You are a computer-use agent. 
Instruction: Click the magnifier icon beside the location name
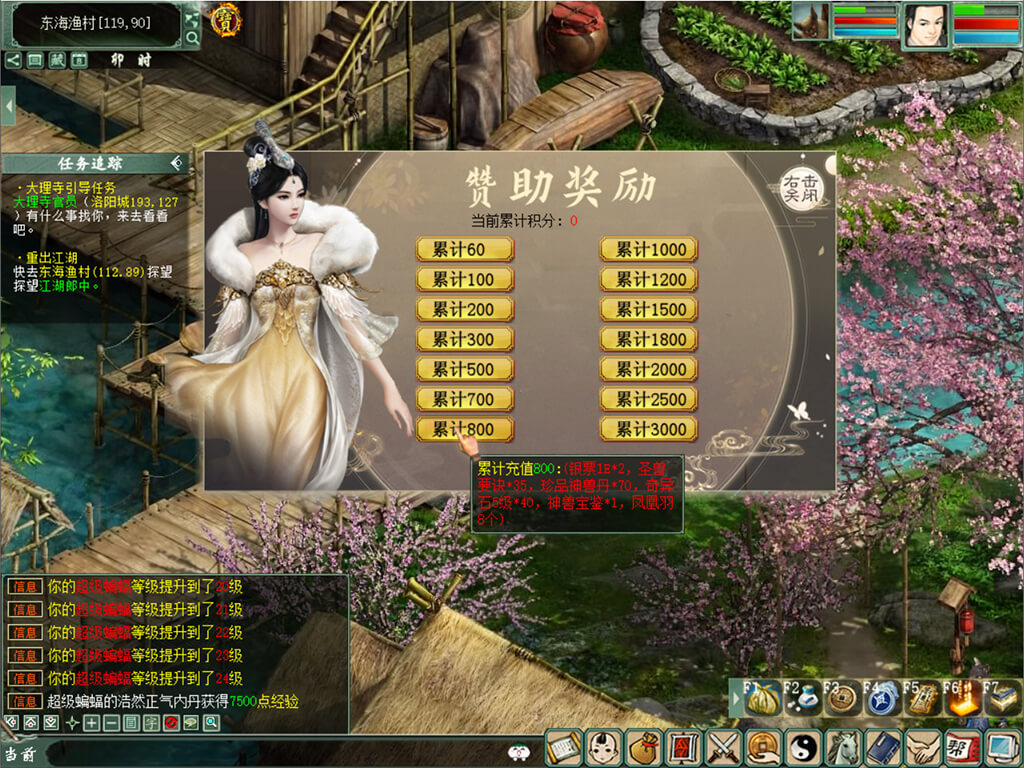tap(193, 39)
